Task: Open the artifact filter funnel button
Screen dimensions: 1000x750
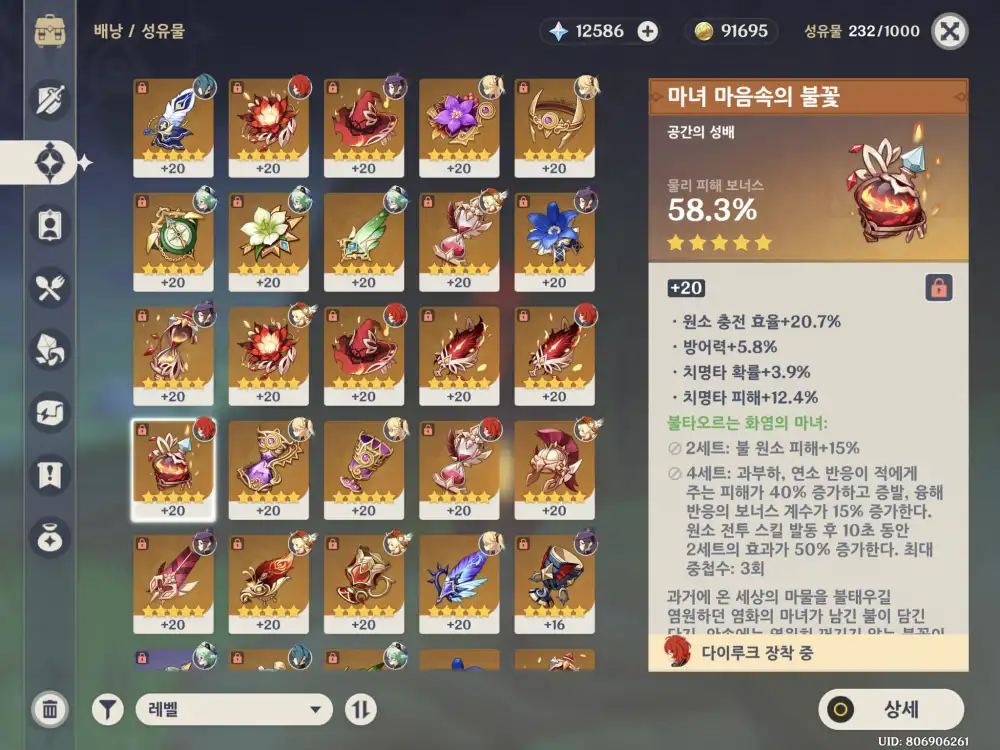Action: [108, 710]
